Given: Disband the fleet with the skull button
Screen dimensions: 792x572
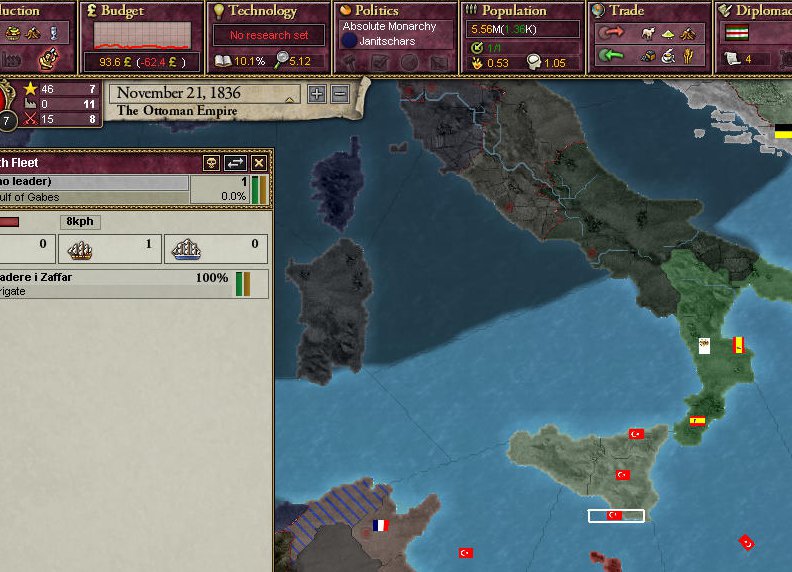Looking at the screenshot, I should [x=212, y=163].
